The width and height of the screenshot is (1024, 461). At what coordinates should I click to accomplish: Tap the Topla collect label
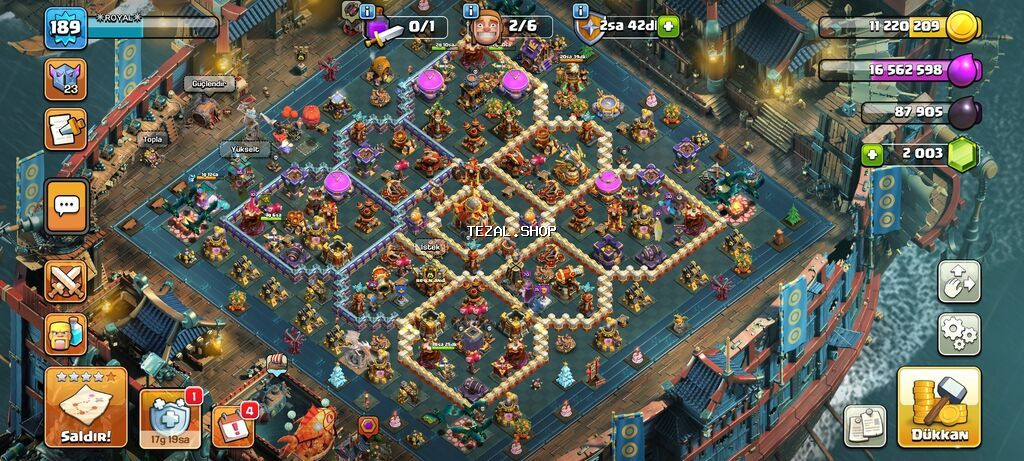pos(152,139)
